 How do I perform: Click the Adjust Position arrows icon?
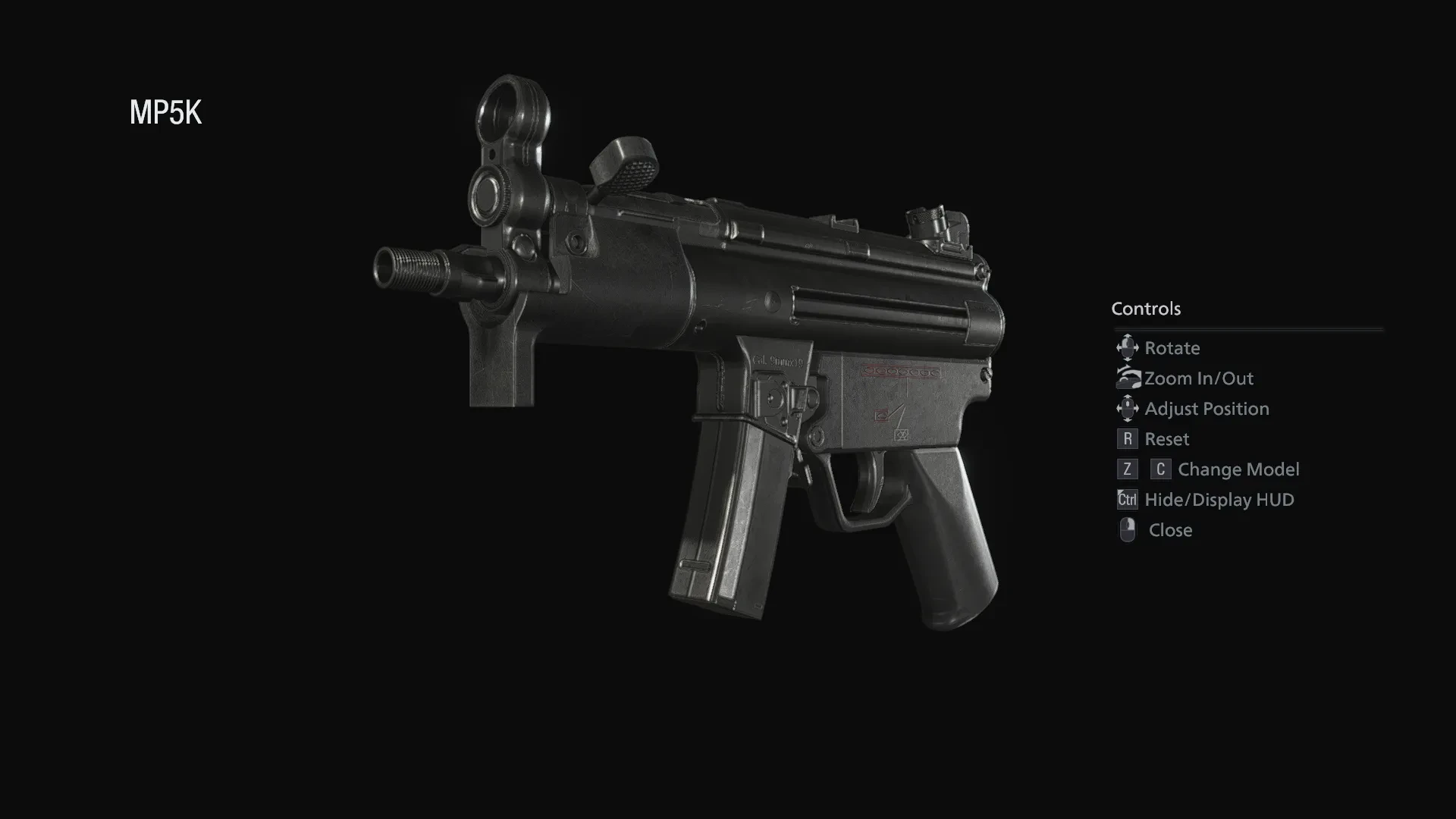(x=1128, y=408)
